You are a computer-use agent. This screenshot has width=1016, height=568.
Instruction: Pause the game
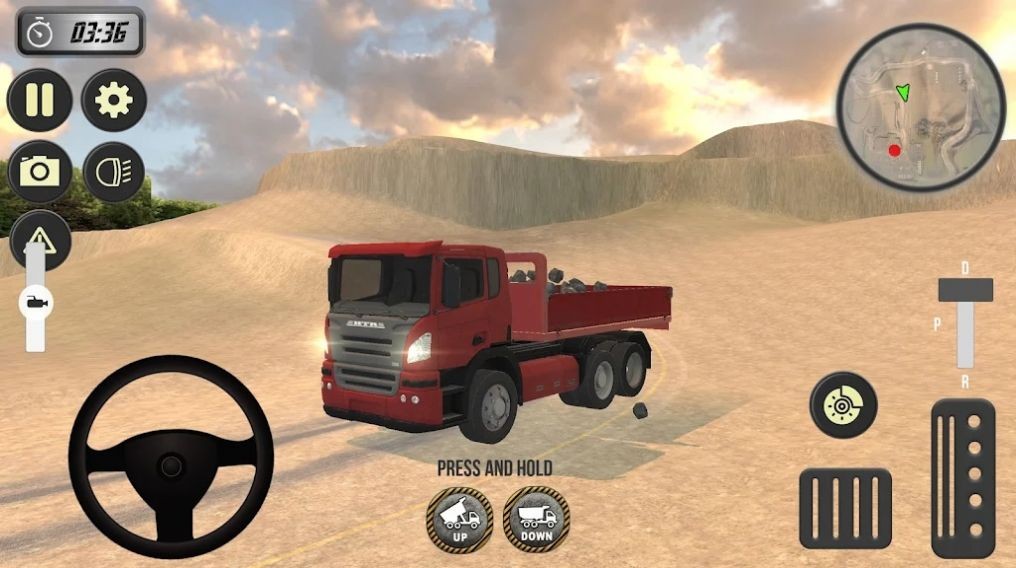40,100
